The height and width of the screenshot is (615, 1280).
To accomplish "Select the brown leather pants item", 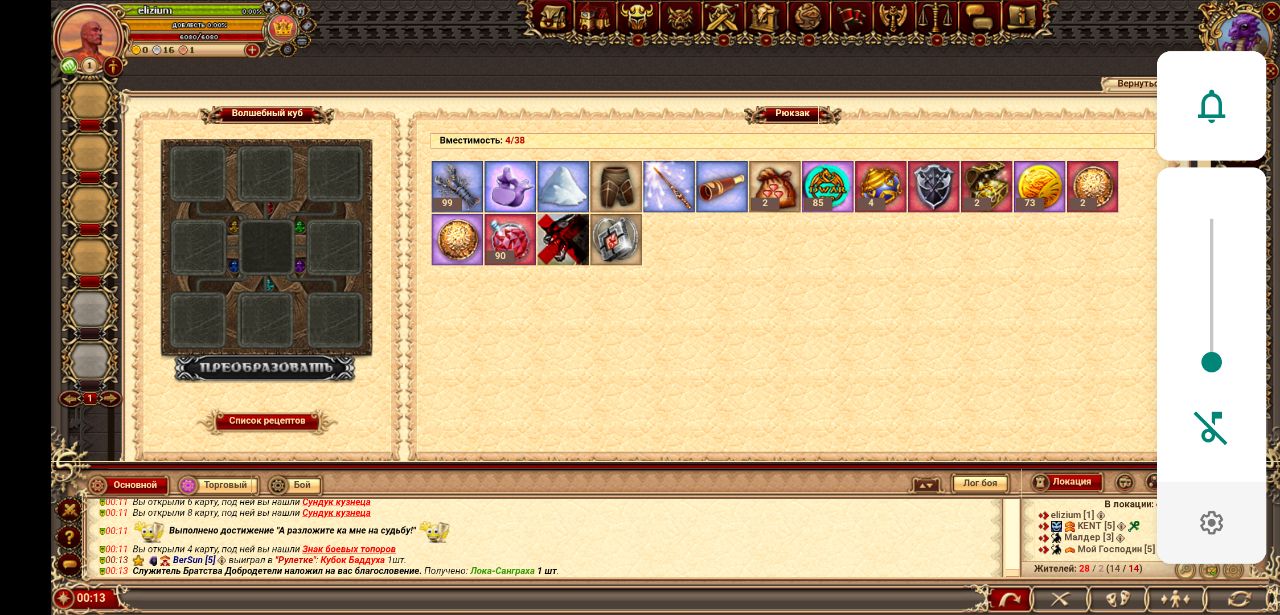I will (x=616, y=187).
